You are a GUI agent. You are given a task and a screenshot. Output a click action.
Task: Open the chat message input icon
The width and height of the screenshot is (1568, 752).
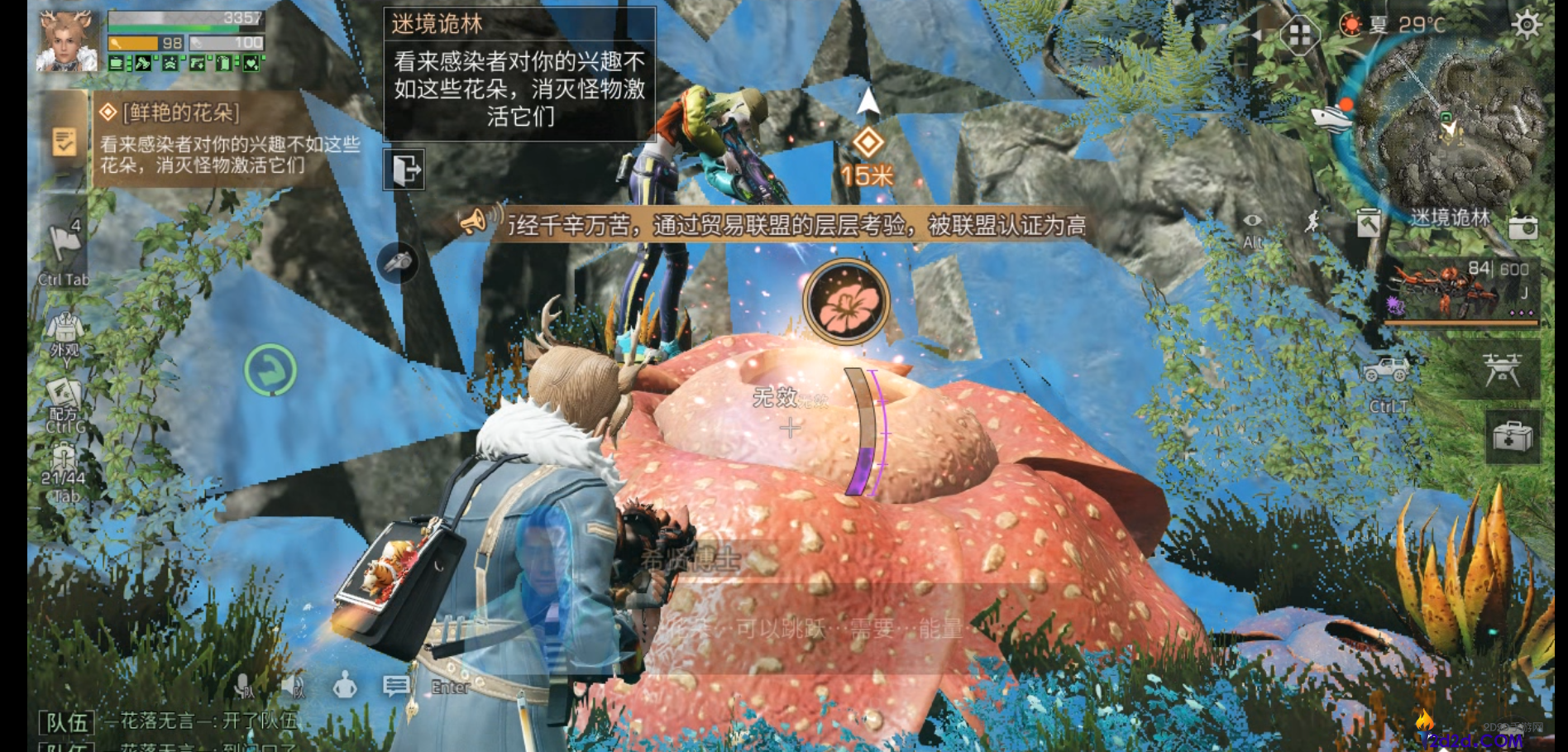pyautogui.click(x=396, y=685)
